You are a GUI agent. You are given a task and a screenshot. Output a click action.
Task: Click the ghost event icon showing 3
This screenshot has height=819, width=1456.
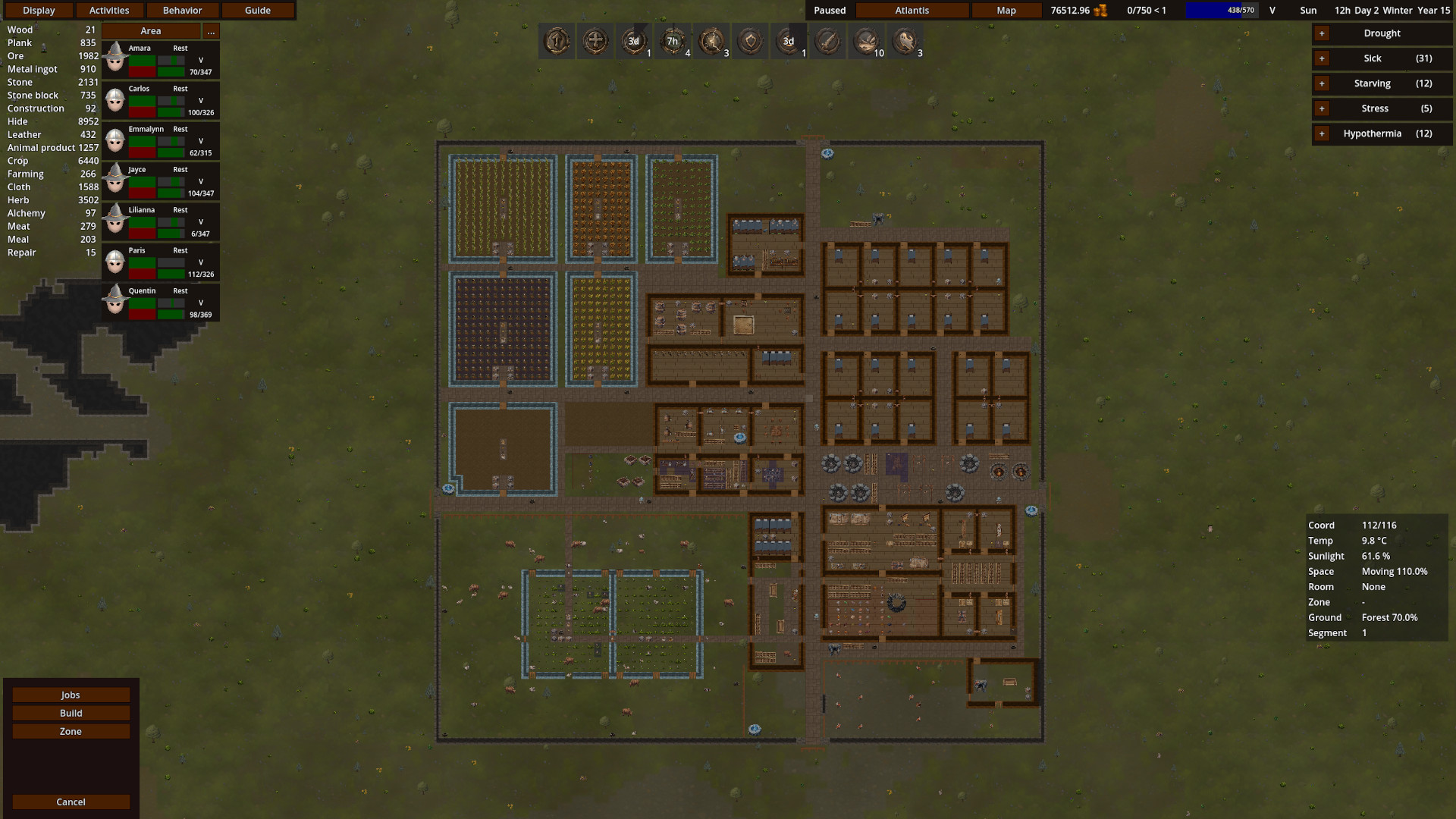905,42
